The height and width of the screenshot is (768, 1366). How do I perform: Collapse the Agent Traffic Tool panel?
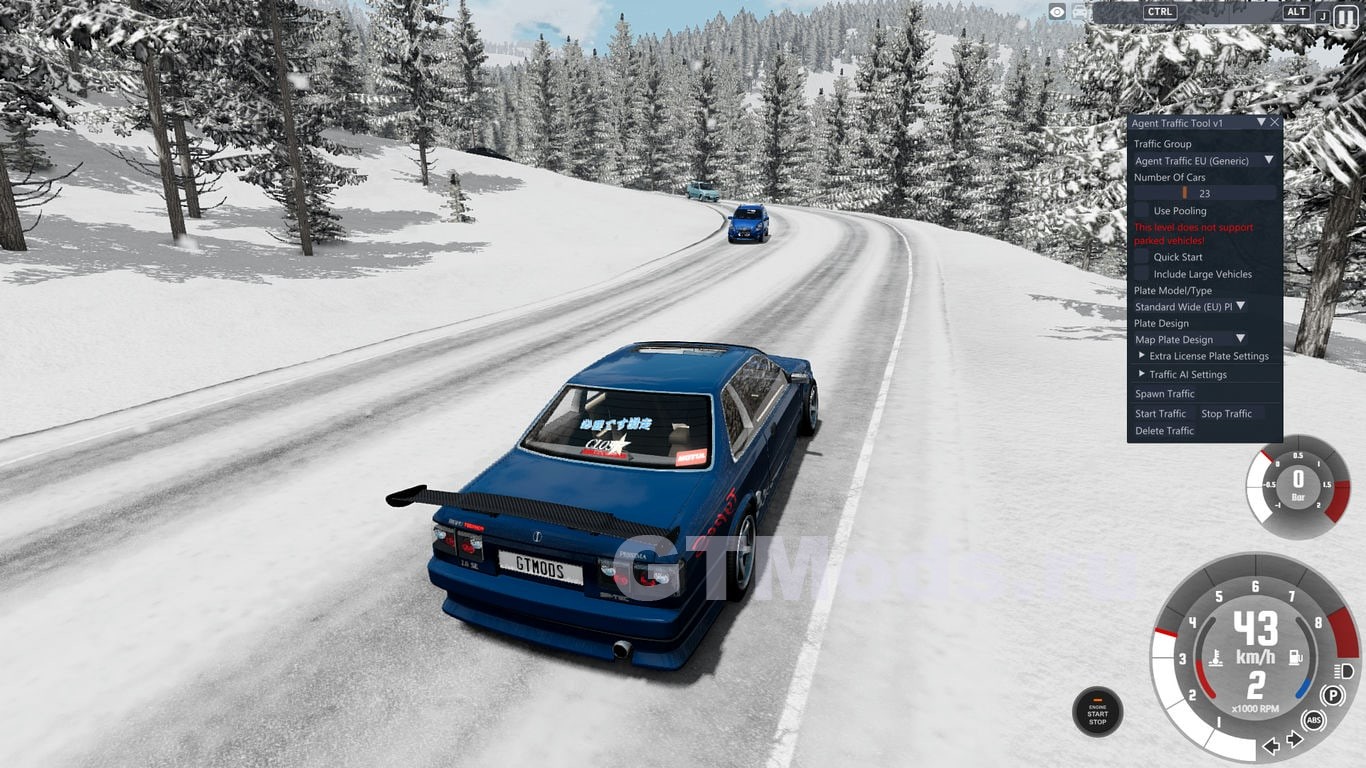tap(1261, 123)
